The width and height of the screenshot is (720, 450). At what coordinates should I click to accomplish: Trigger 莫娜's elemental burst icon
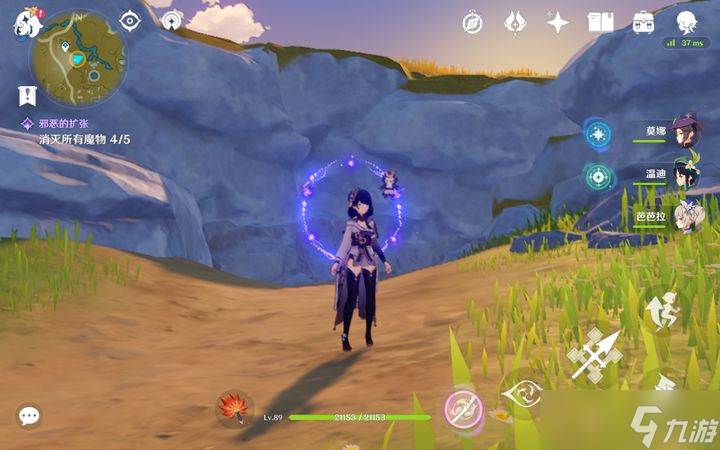(x=598, y=134)
